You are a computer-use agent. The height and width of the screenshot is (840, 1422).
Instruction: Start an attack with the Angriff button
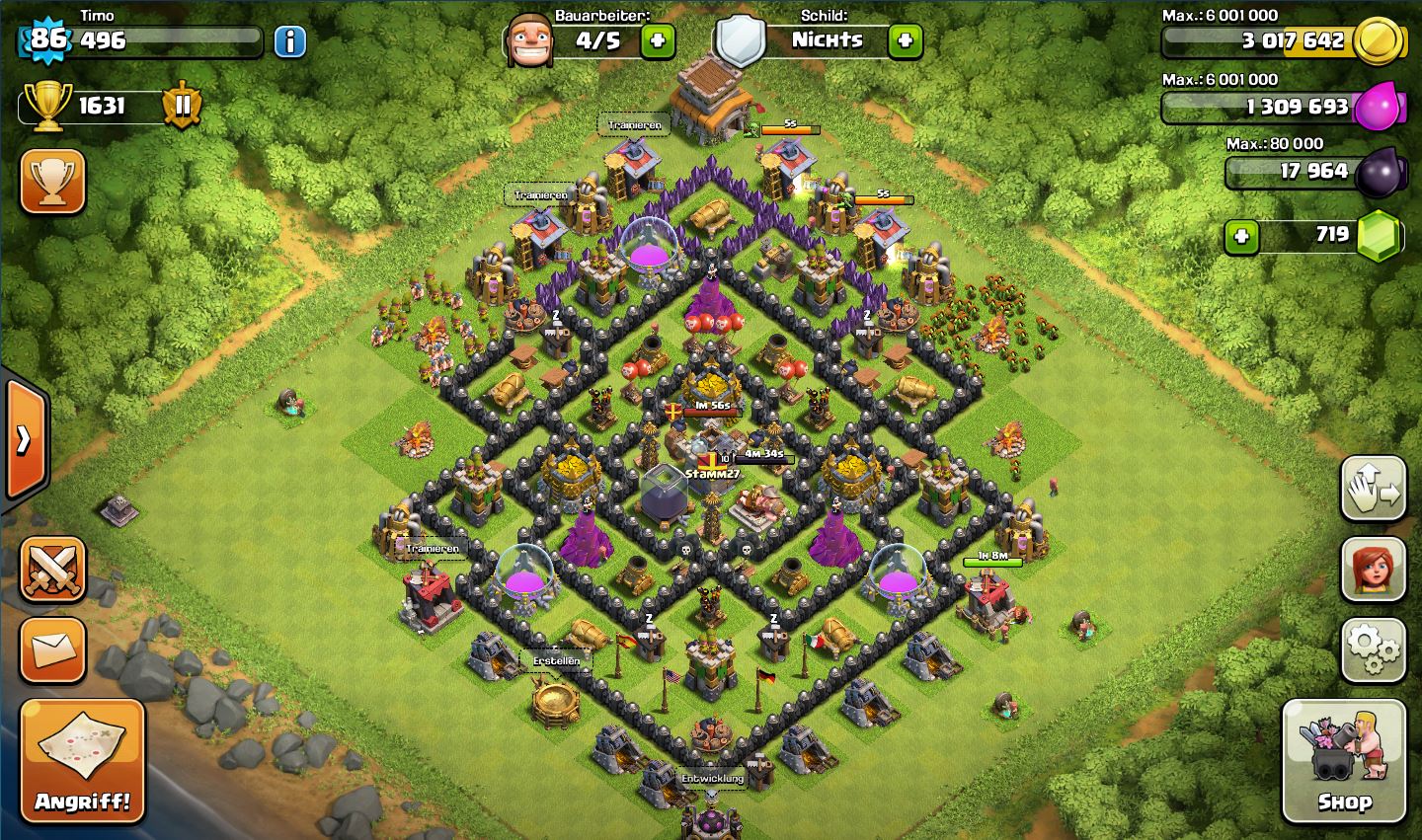click(83, 761)
